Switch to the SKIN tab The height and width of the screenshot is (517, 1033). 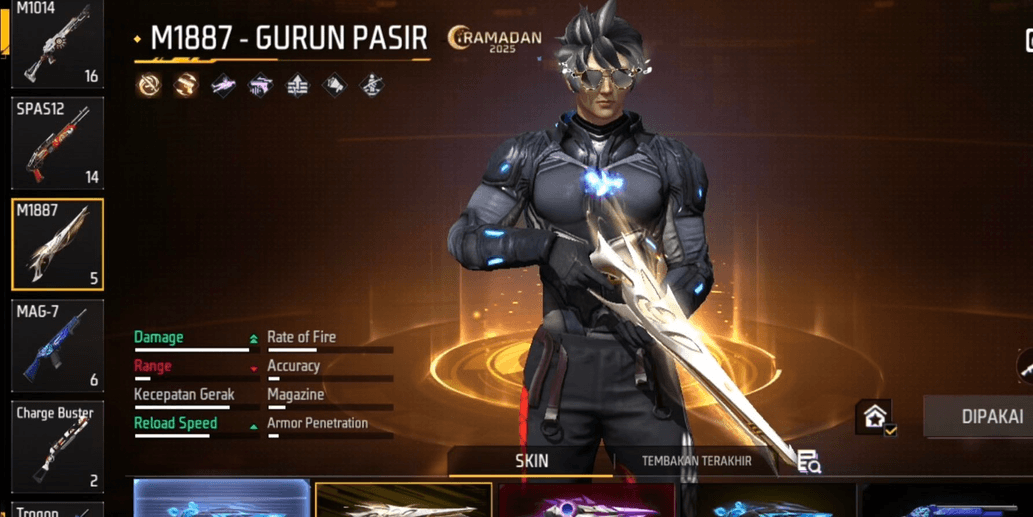pos(531,461)
